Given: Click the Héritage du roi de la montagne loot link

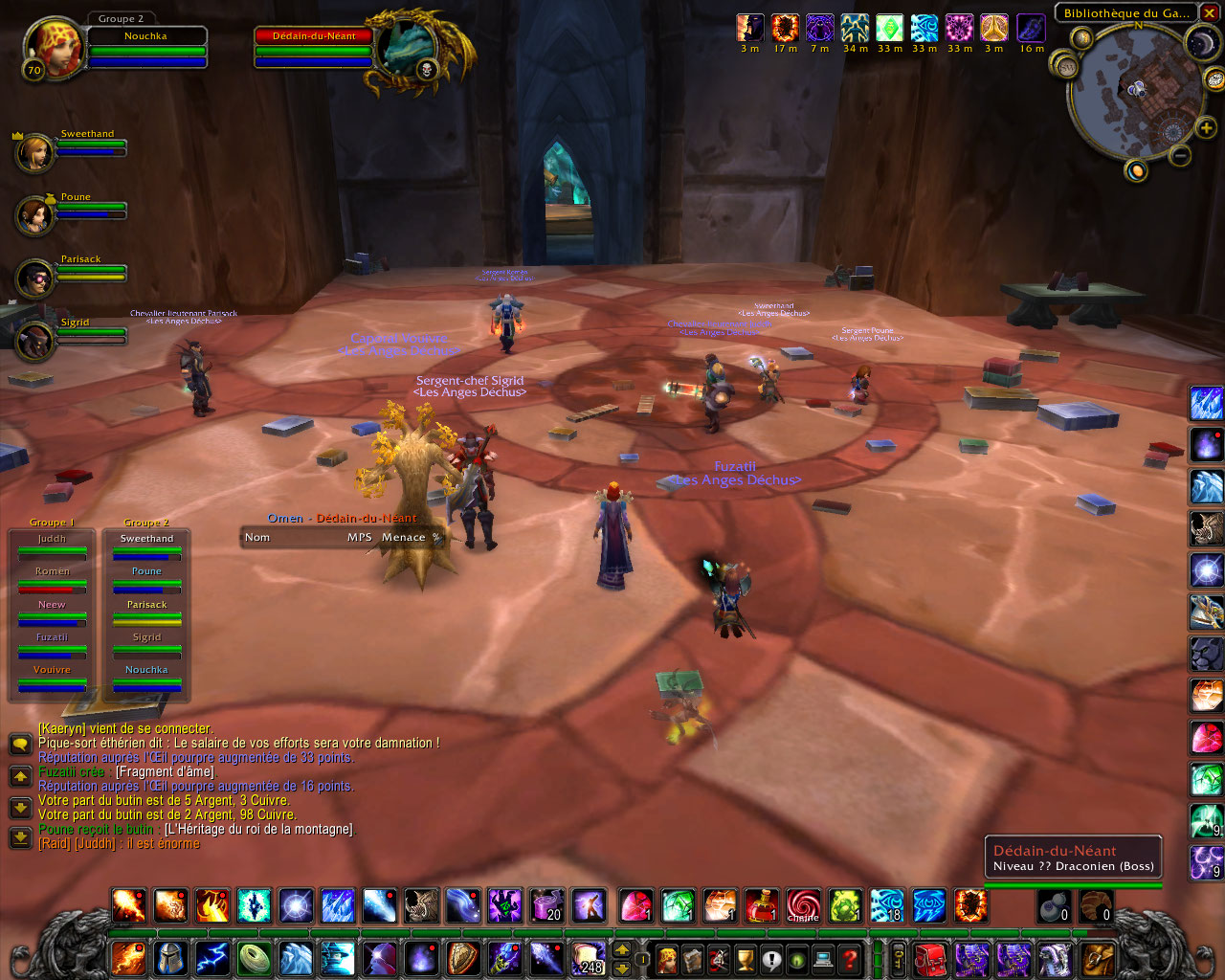Looking at the screenshot, I should 258,830.
